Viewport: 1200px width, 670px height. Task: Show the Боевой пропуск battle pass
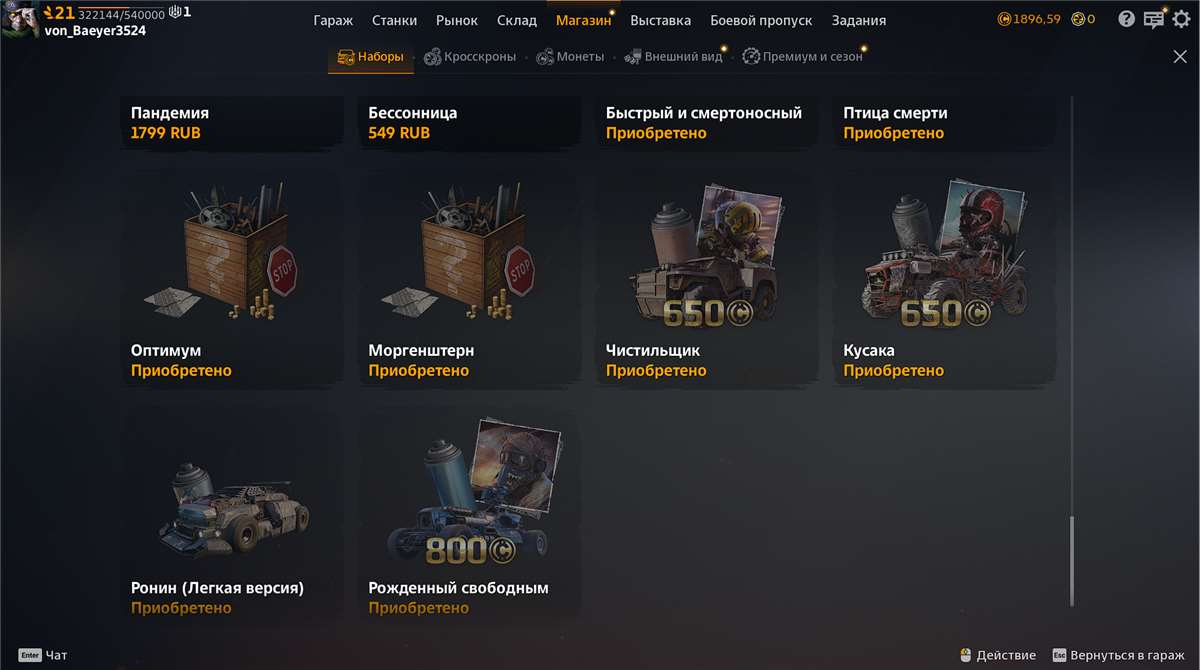761,20
